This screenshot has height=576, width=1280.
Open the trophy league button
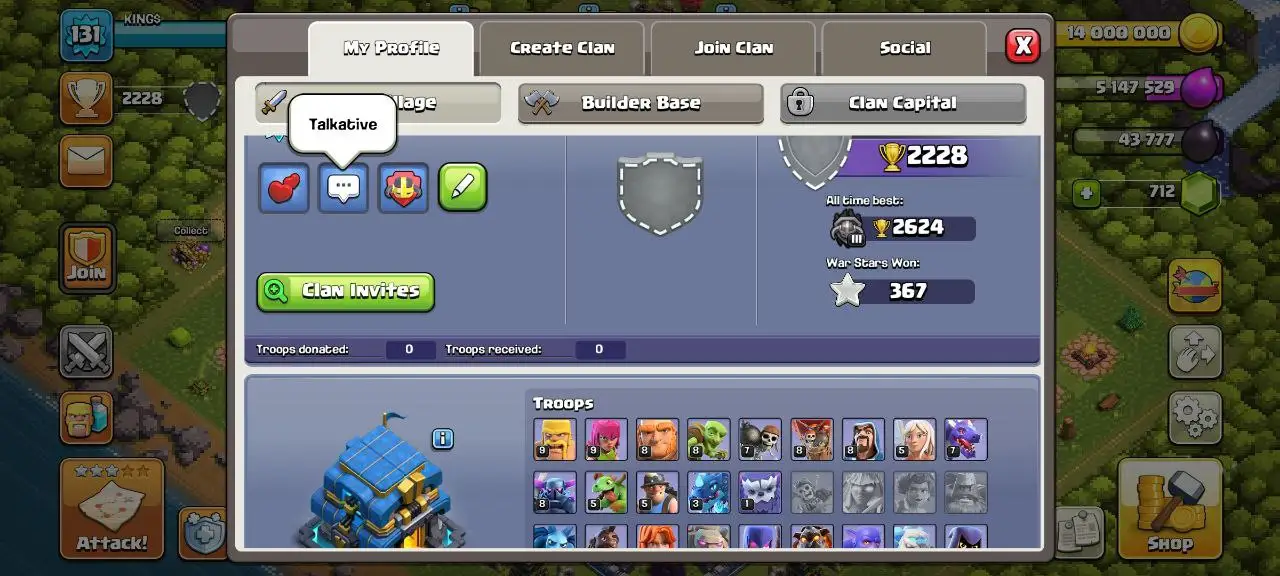86,99
